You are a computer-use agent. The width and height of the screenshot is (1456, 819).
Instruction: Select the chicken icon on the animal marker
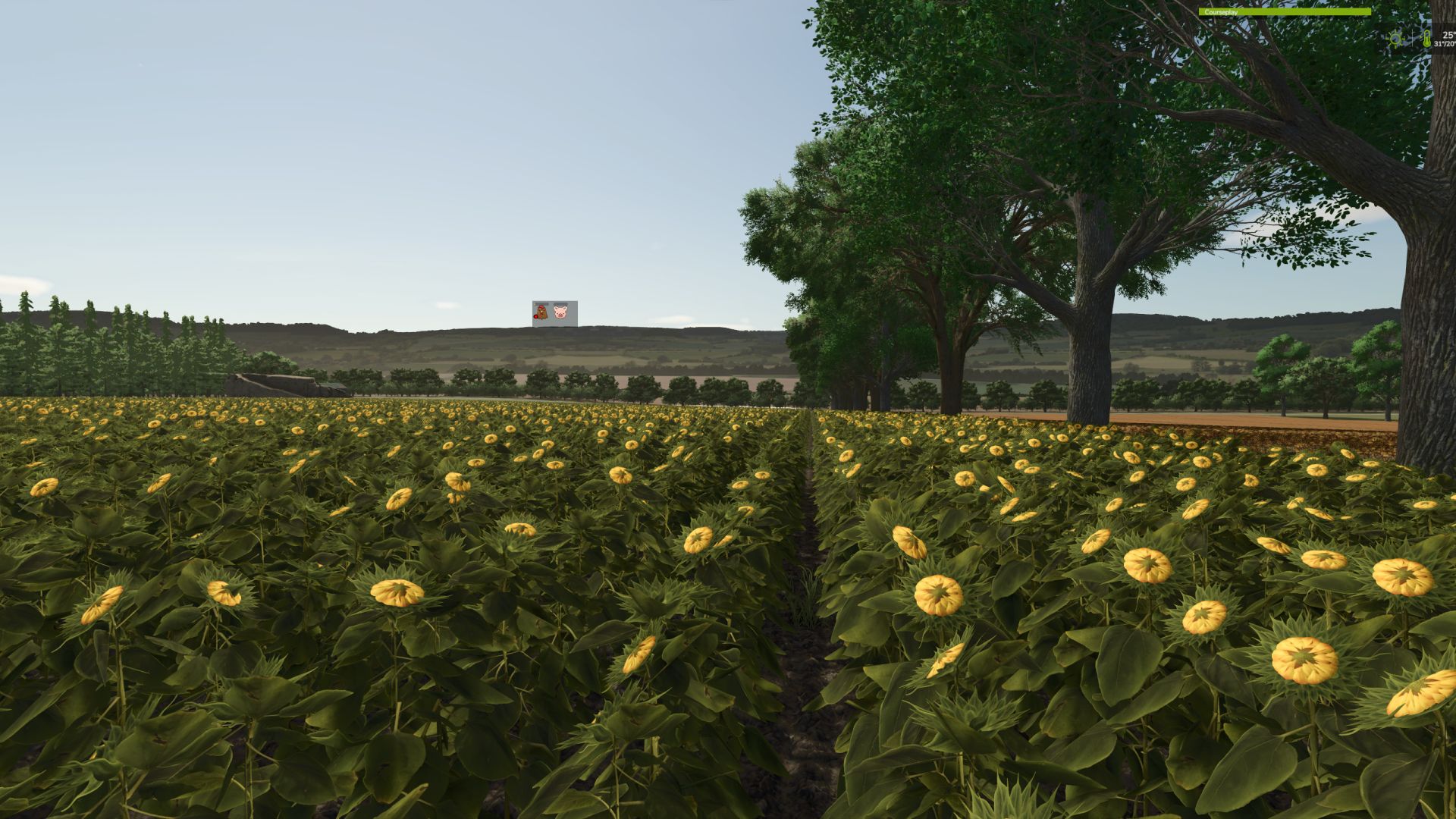tap(541, 312)
